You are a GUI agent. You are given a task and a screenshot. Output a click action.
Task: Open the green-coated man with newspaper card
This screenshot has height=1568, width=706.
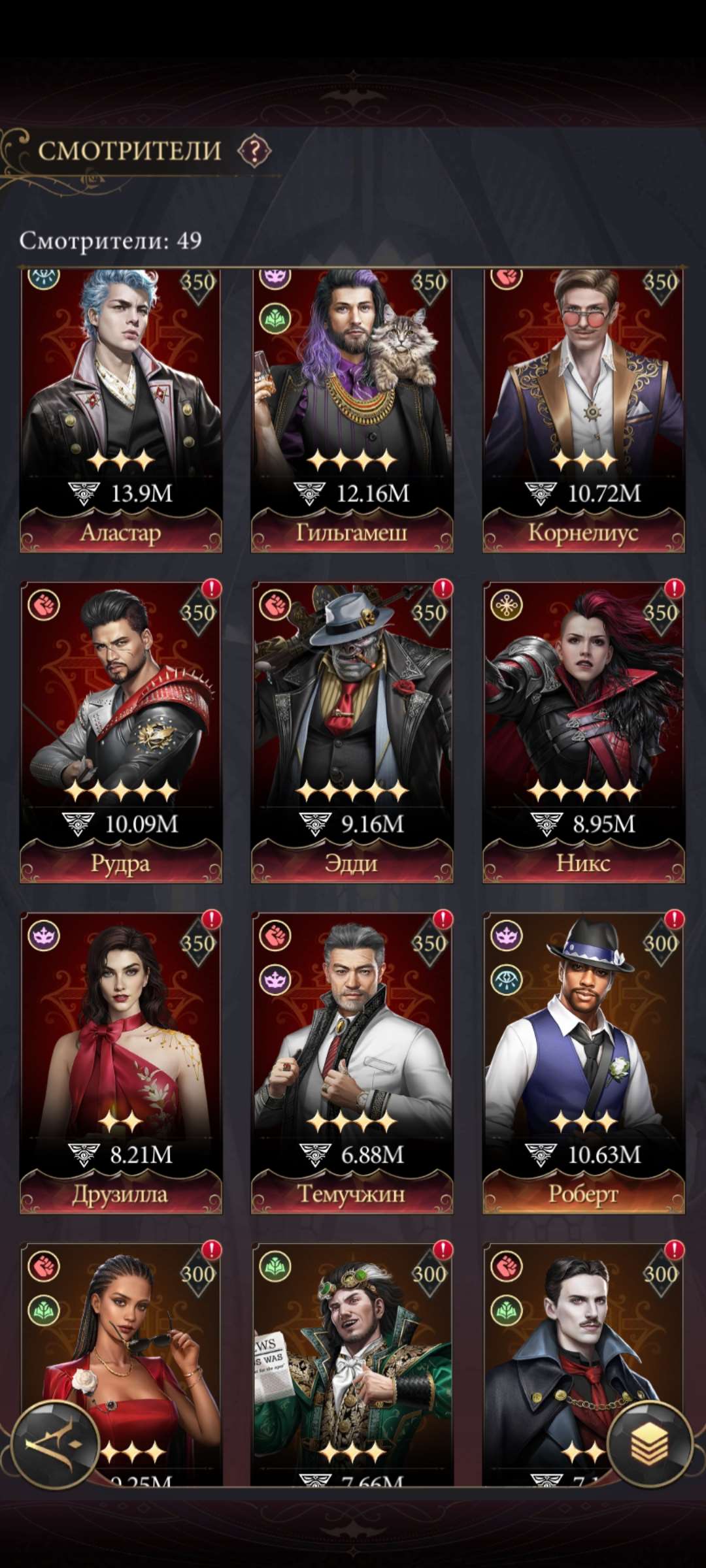352,1359
